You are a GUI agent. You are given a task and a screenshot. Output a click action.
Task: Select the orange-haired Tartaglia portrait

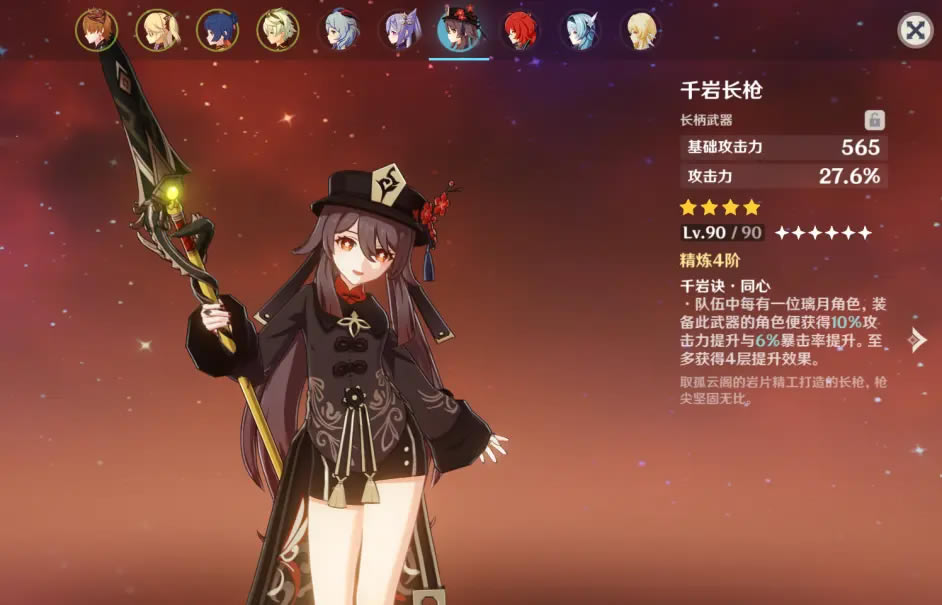click(96, 30)
